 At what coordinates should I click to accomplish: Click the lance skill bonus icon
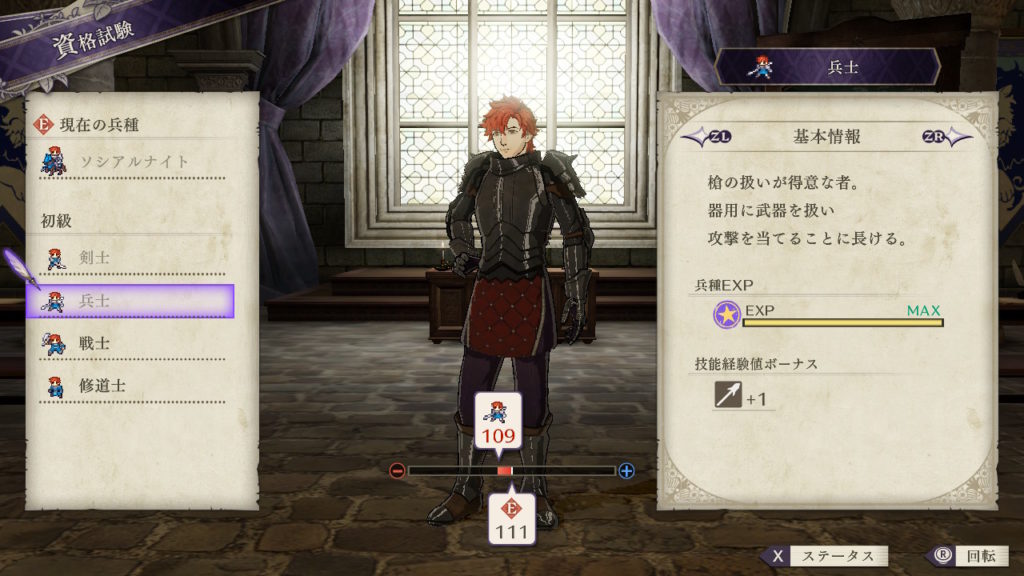tap(728, 397)
